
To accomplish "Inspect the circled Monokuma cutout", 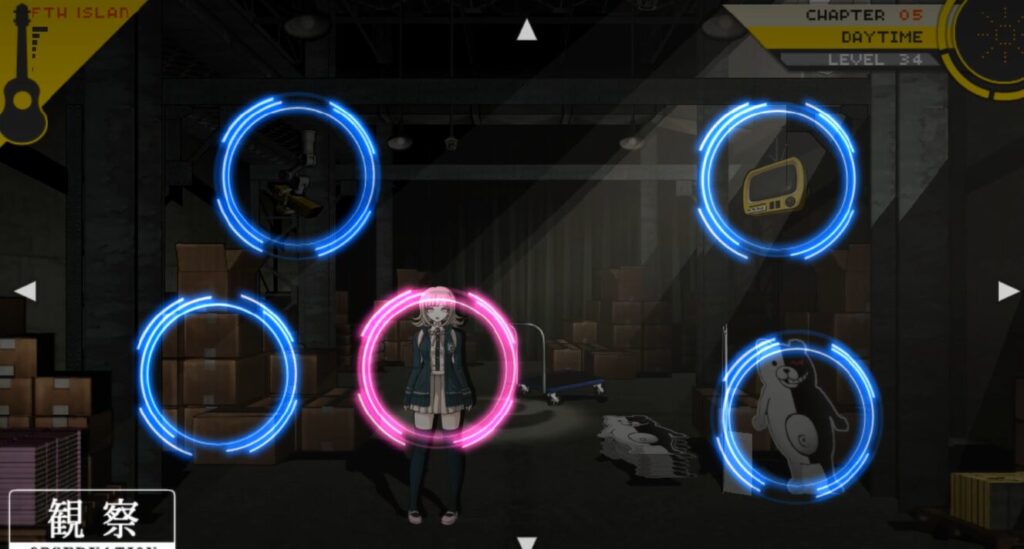I will 795,416.
